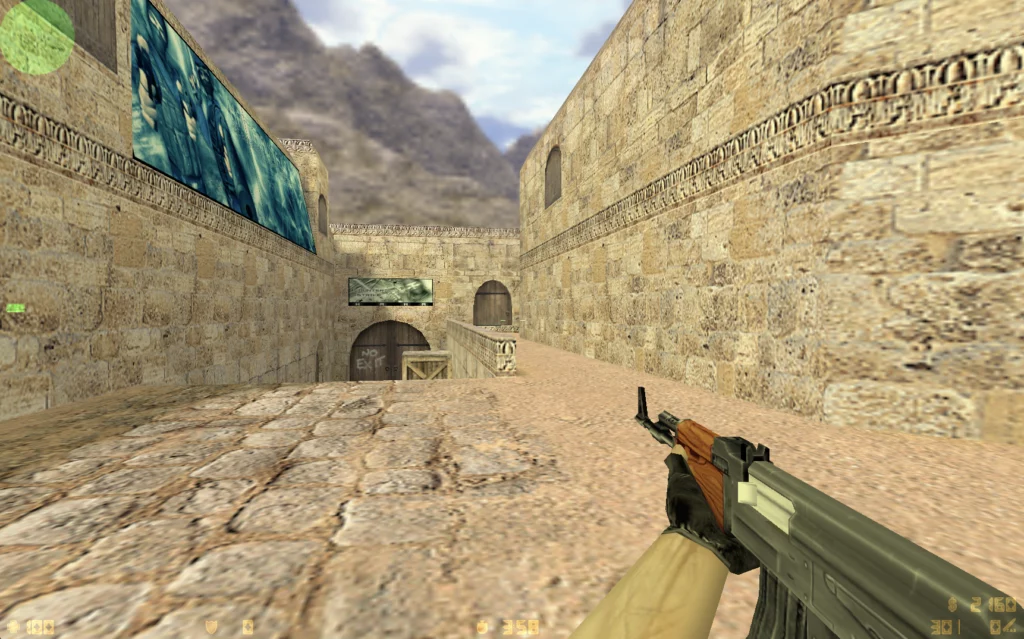The height and width of the screenshot is (639, 1024).
Task: Click the green circular radar
Action: click(x=37, y=36)
